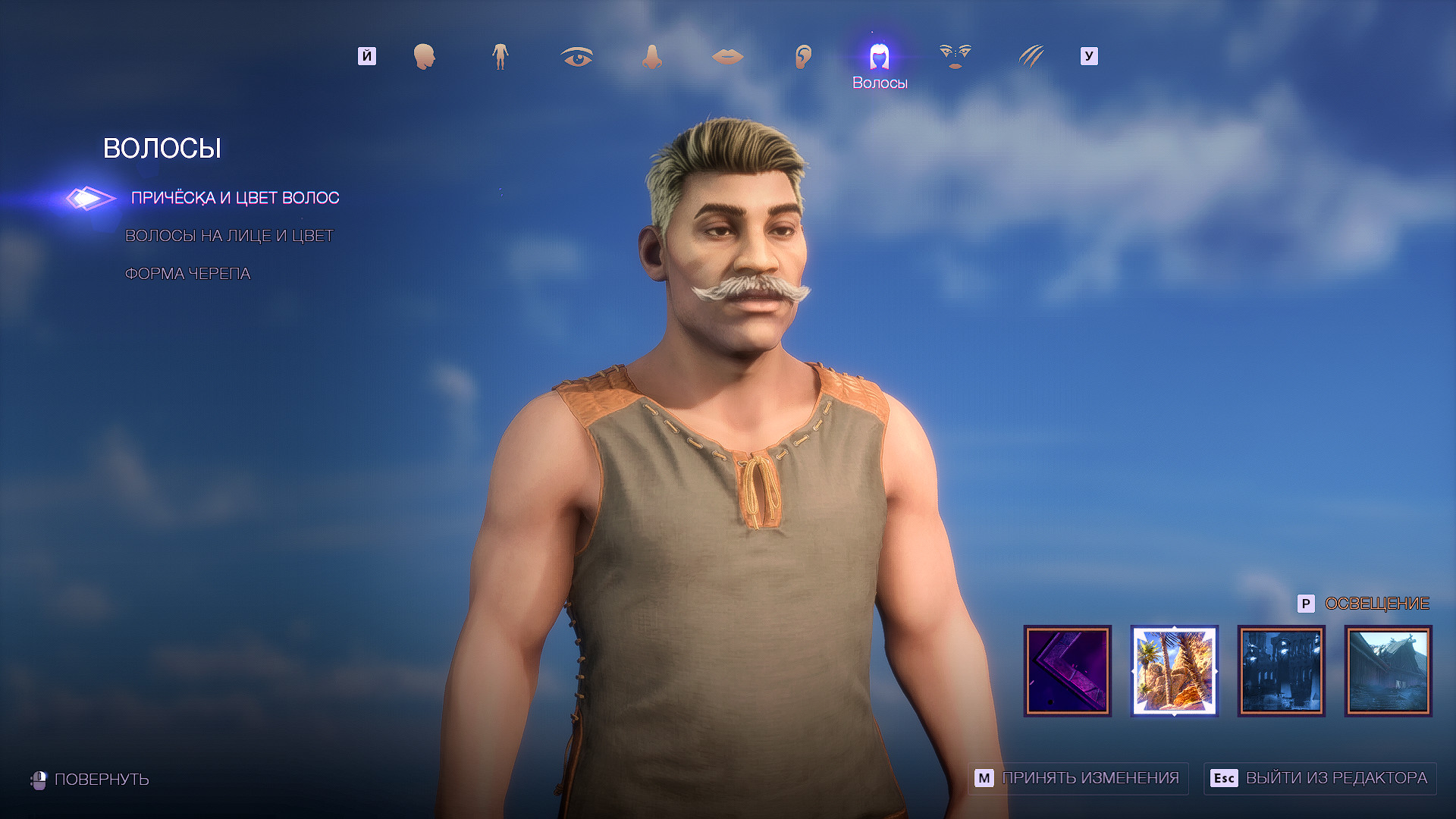
Task: Choose the ear customization tab
Action: [x=803, y=56]
